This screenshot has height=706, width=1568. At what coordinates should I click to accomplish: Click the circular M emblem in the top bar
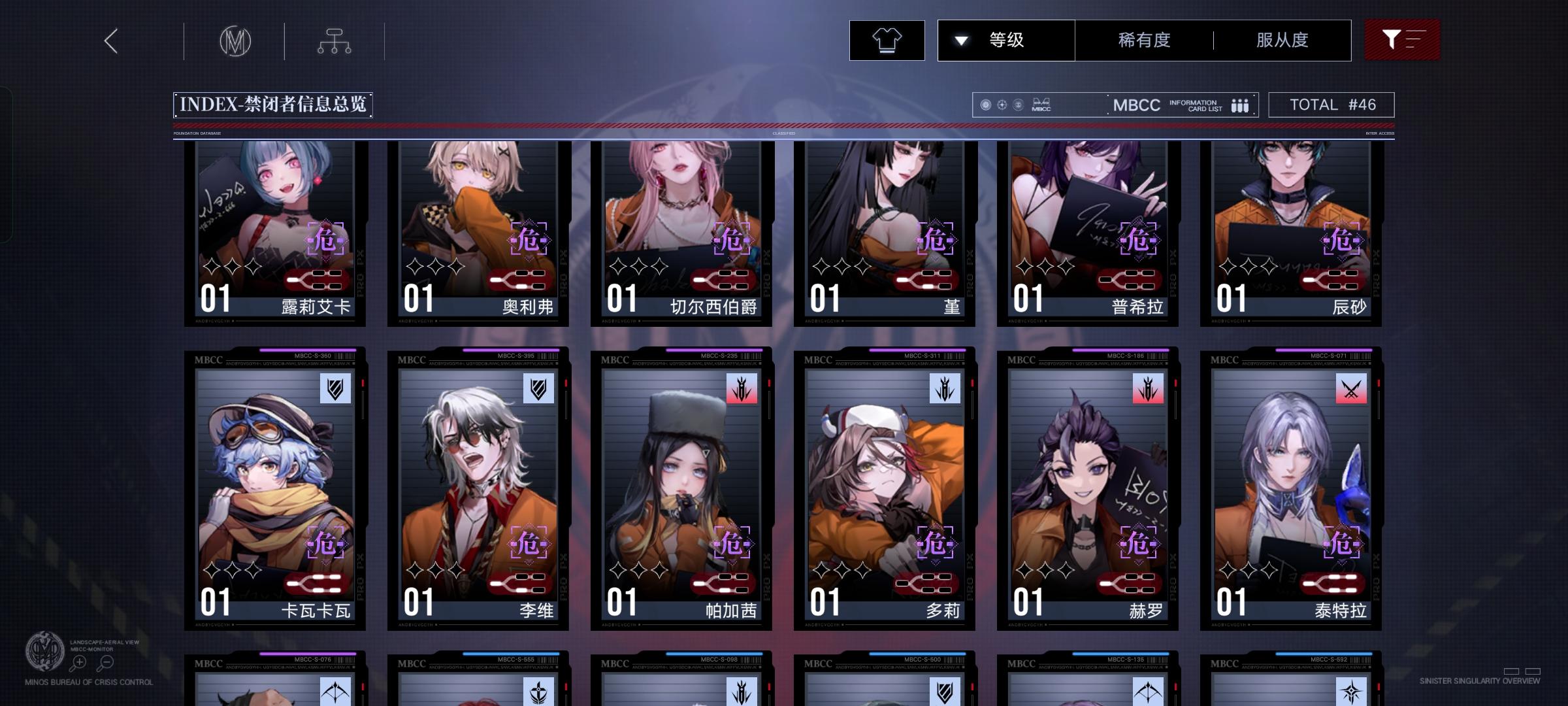(x=235, y=41)
